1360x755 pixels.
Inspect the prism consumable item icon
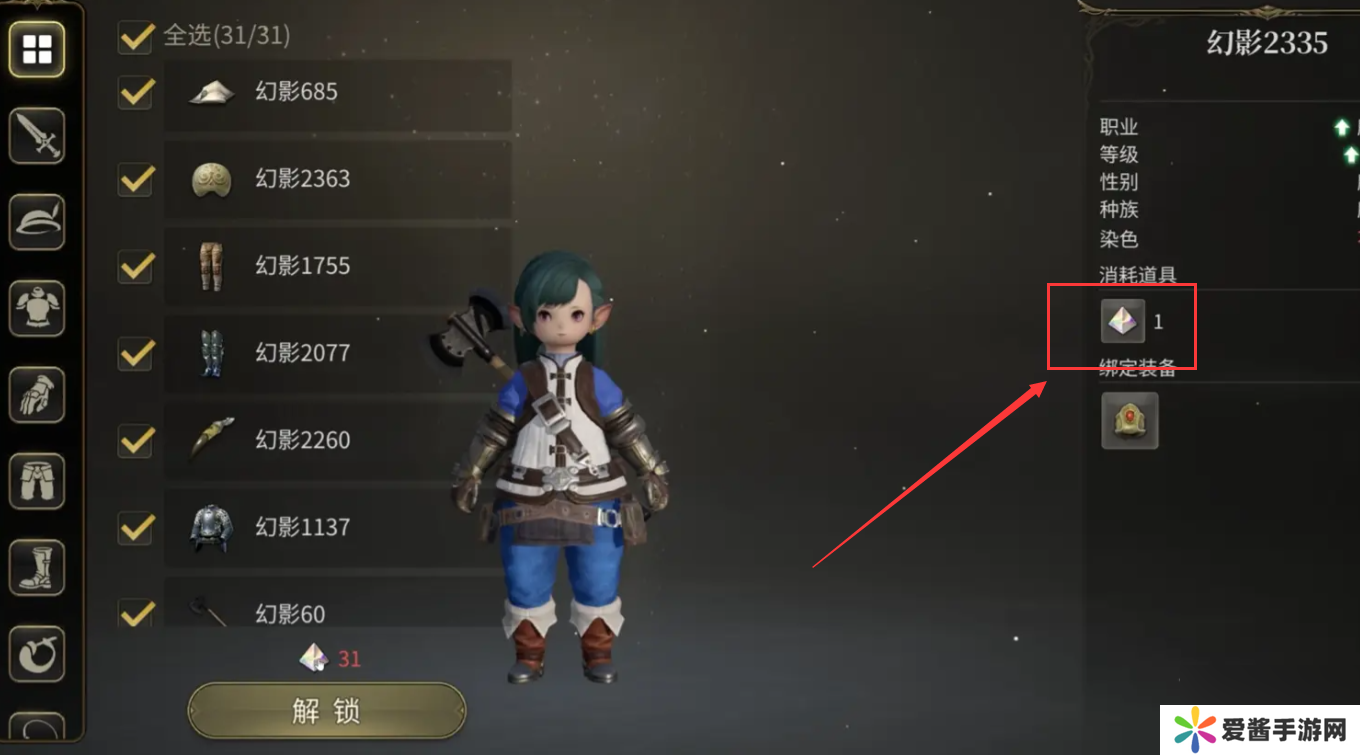(x=1122, y=322)
